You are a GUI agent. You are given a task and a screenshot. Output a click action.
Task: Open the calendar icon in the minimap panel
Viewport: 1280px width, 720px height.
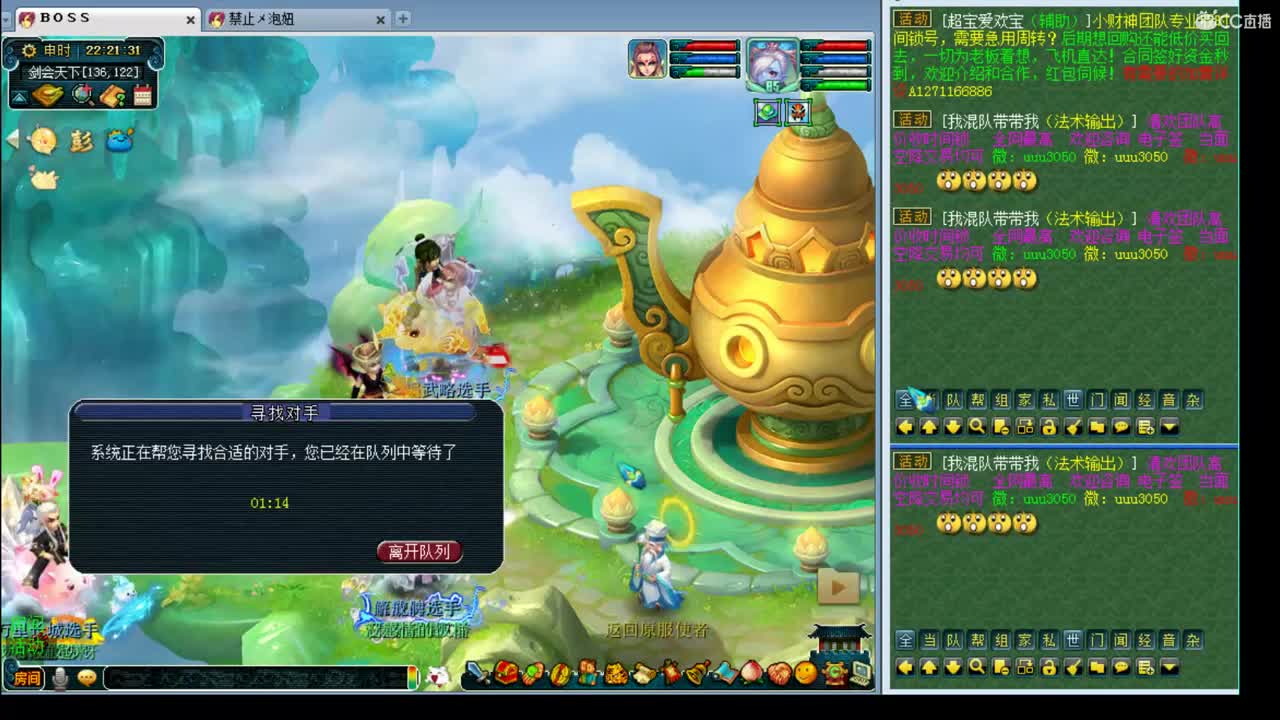pyautogui.click(x=143, y=95)
